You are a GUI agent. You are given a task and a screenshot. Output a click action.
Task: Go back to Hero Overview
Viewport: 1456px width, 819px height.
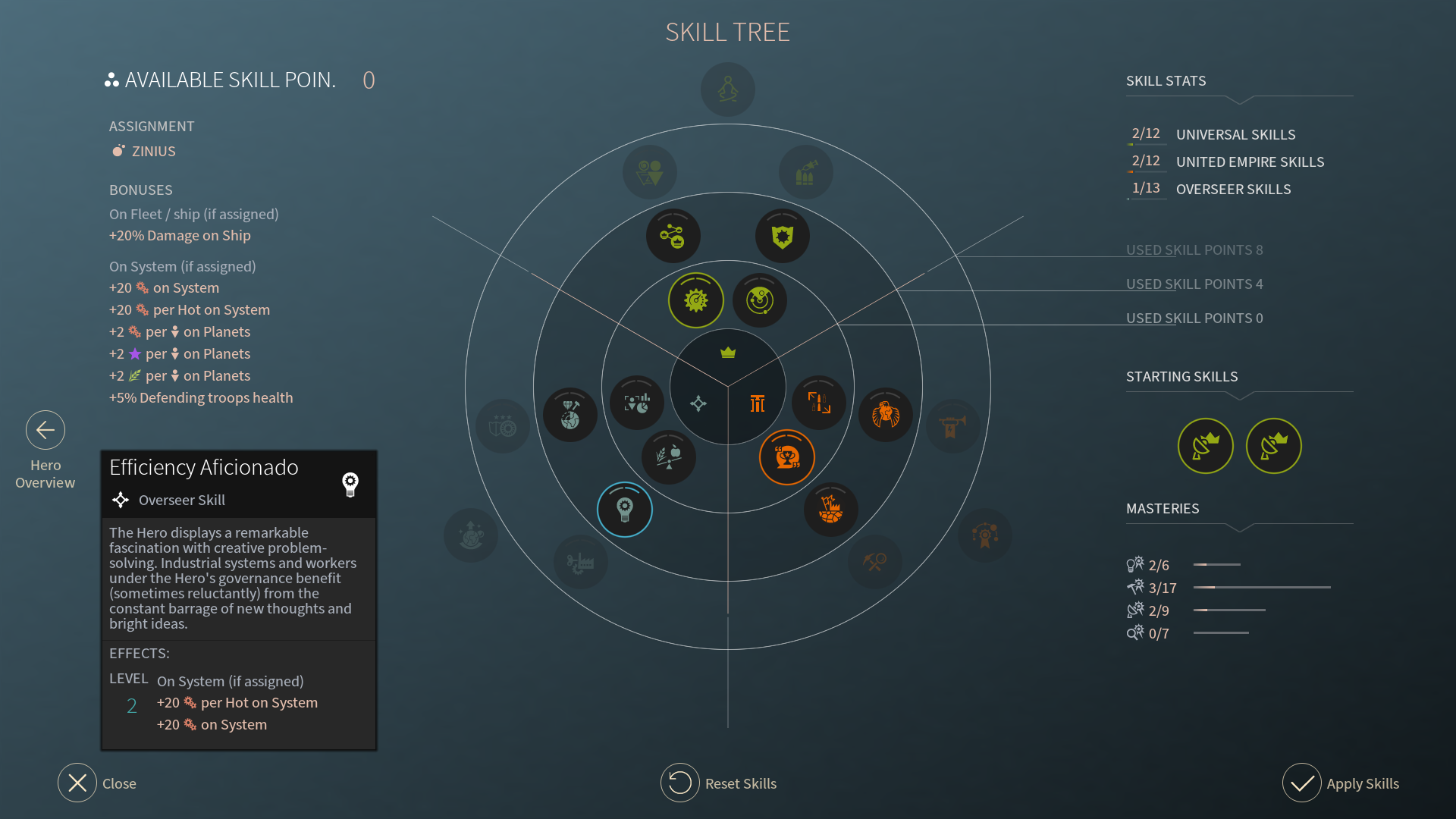point(45,431)
